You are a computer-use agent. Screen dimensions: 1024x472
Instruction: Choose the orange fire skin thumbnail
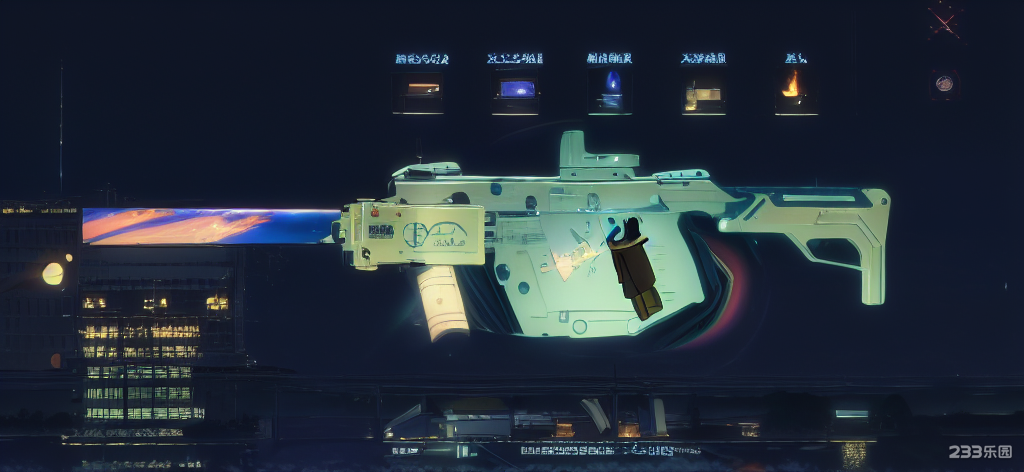[794, 89]
